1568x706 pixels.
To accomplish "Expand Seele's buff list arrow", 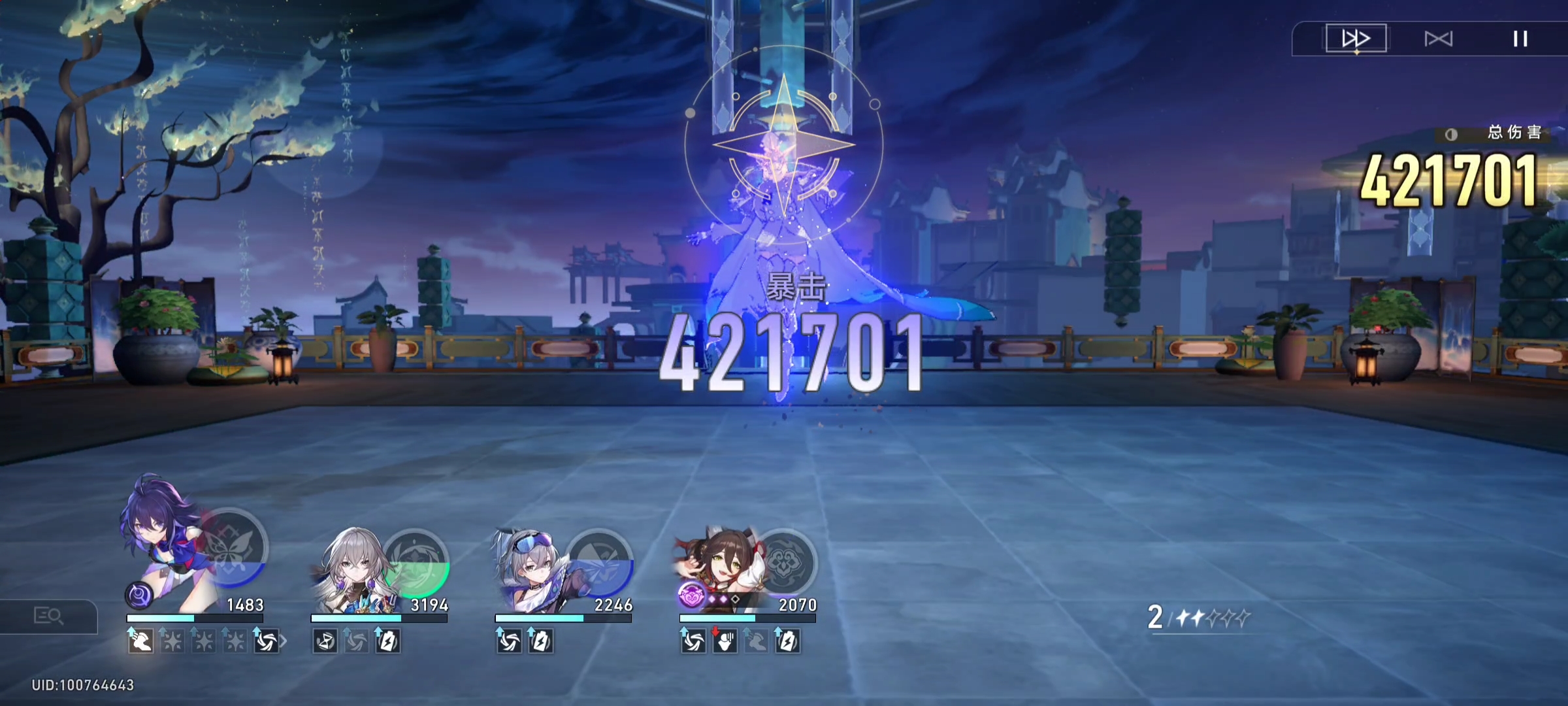I will (x=284, y=642).
